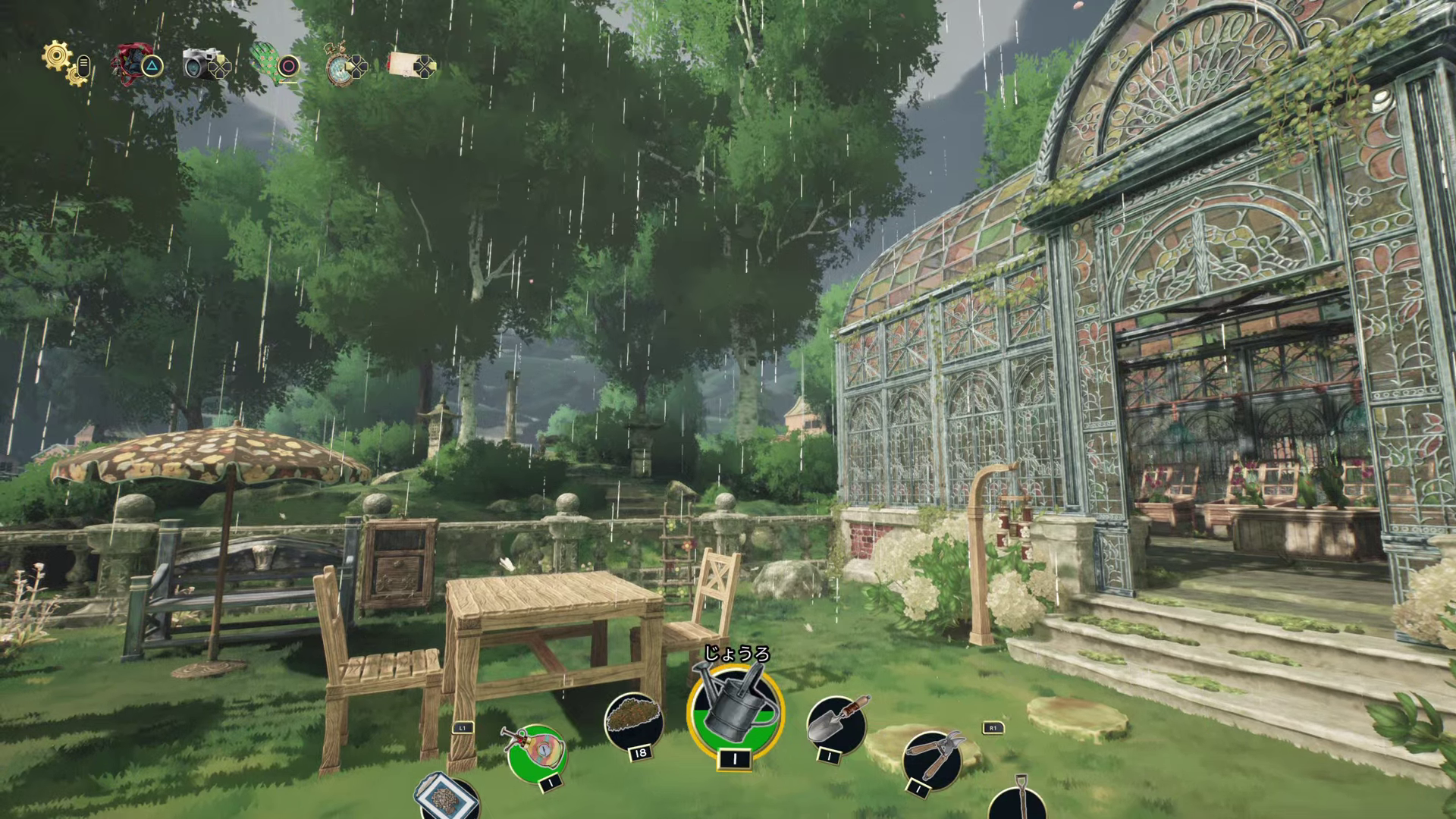
Task: Select the green gardening glove icon
Action: click(267, 64)
